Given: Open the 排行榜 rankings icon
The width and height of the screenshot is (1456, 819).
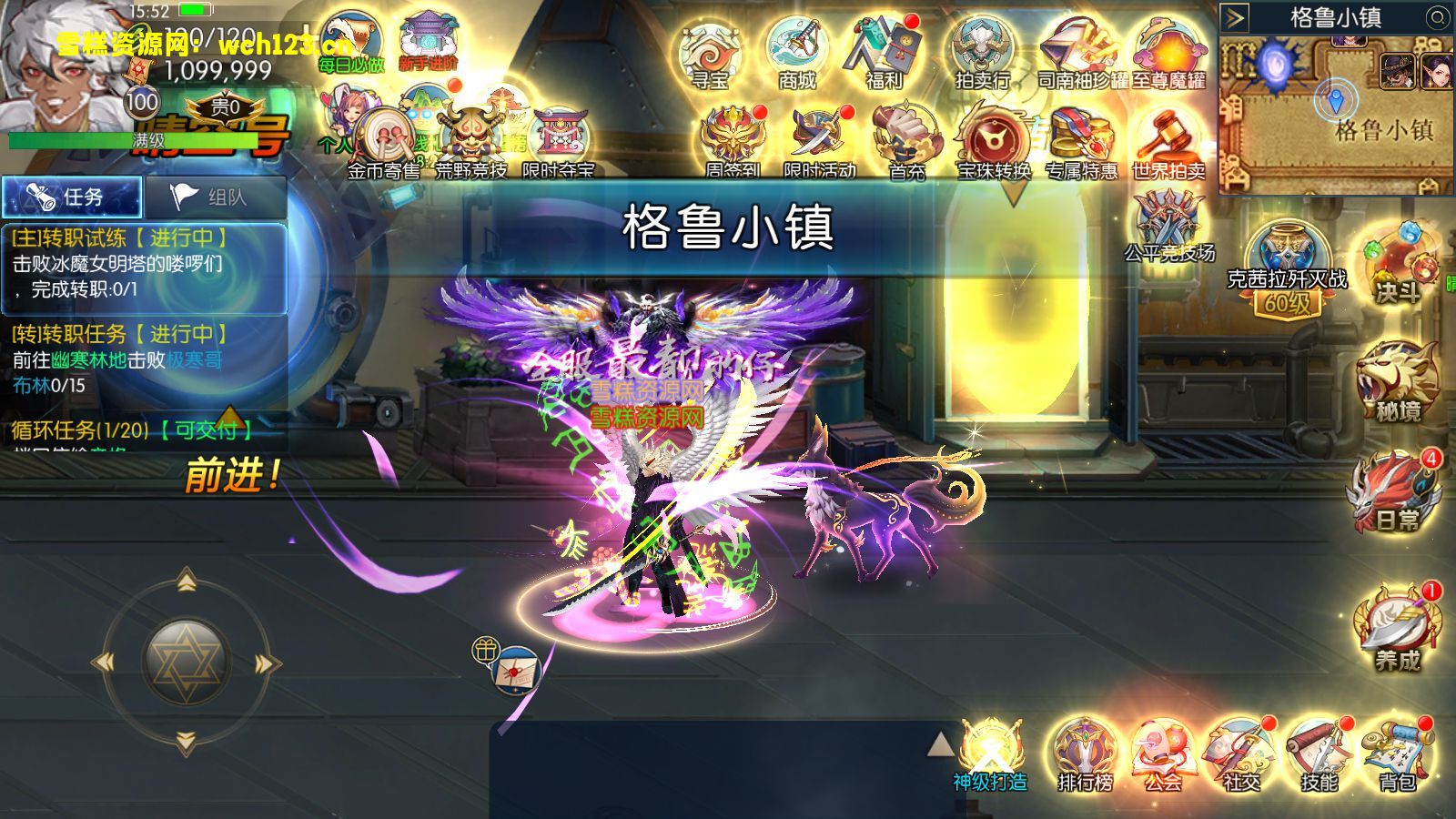Looking at the screenshot, I should tap(1083, 755).
